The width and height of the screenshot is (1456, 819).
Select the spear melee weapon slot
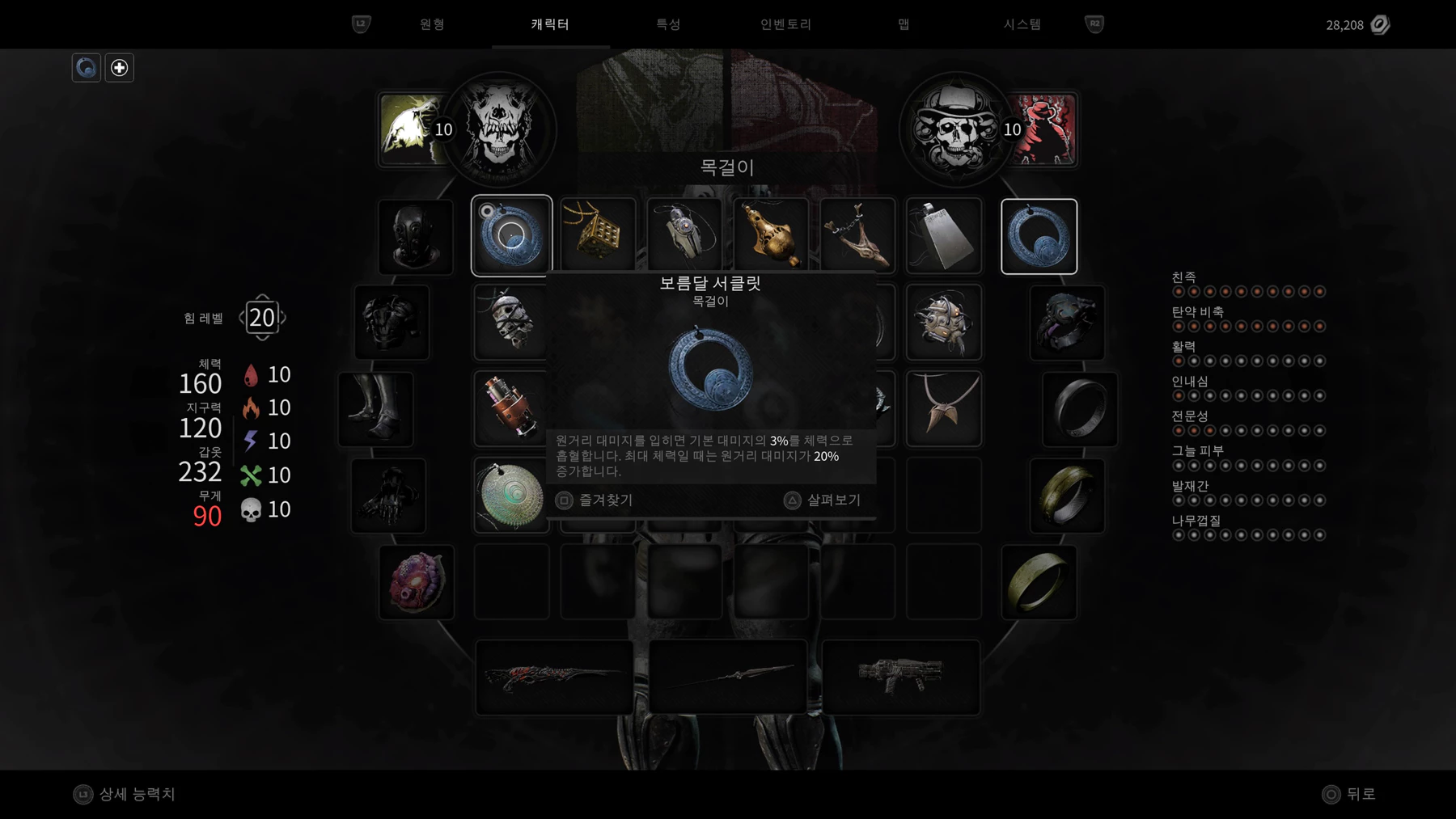(728, 677)
